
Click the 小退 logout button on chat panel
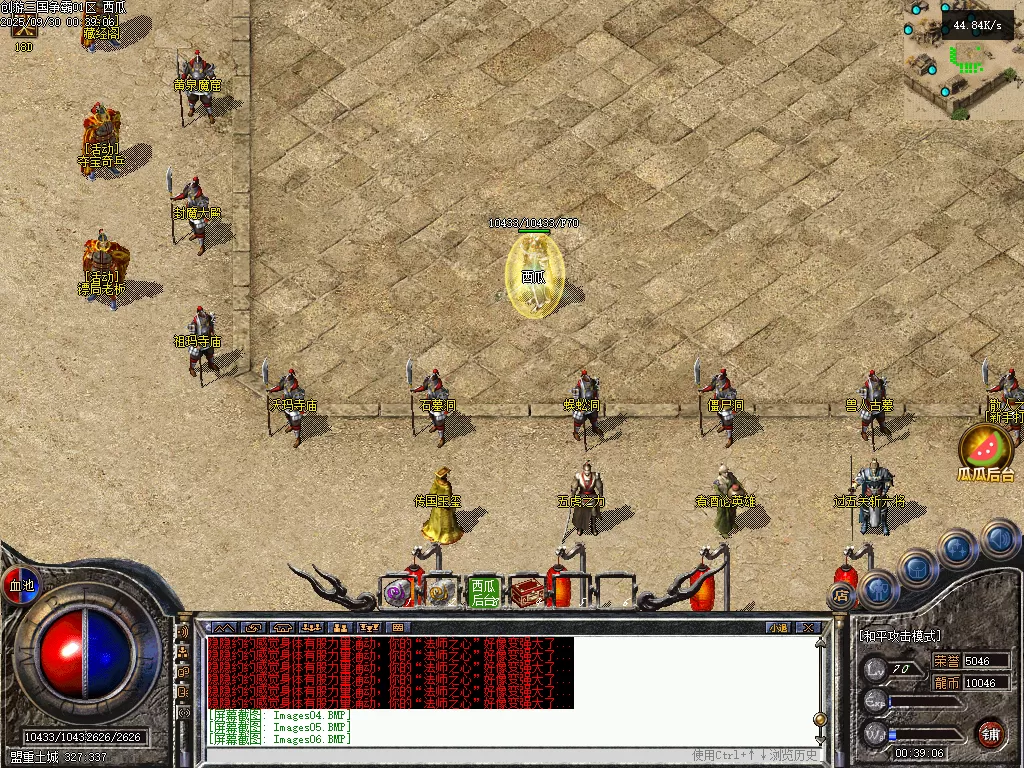coord(778,628)
